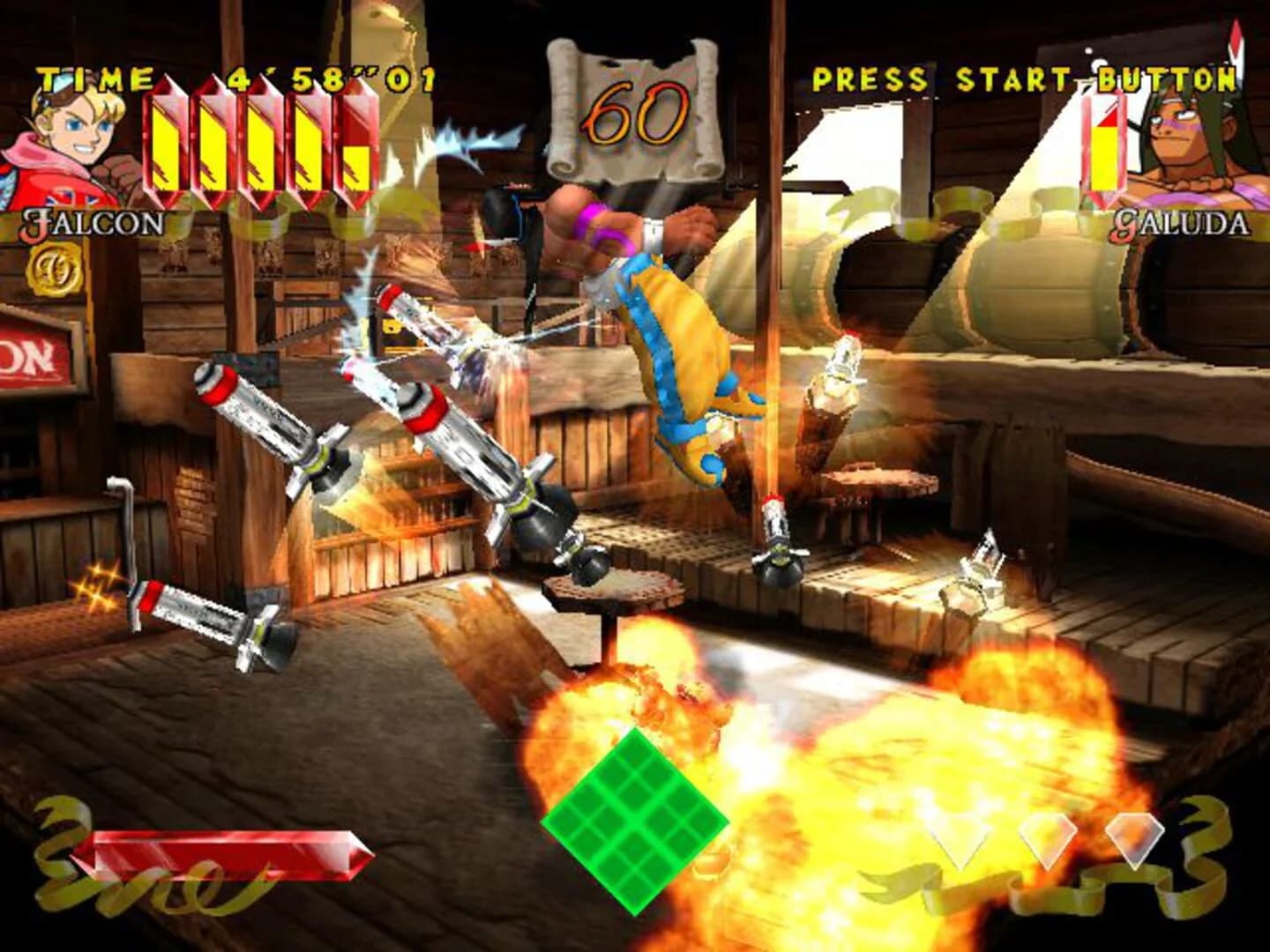Click the ON sign on the left wall

[26, 357]
